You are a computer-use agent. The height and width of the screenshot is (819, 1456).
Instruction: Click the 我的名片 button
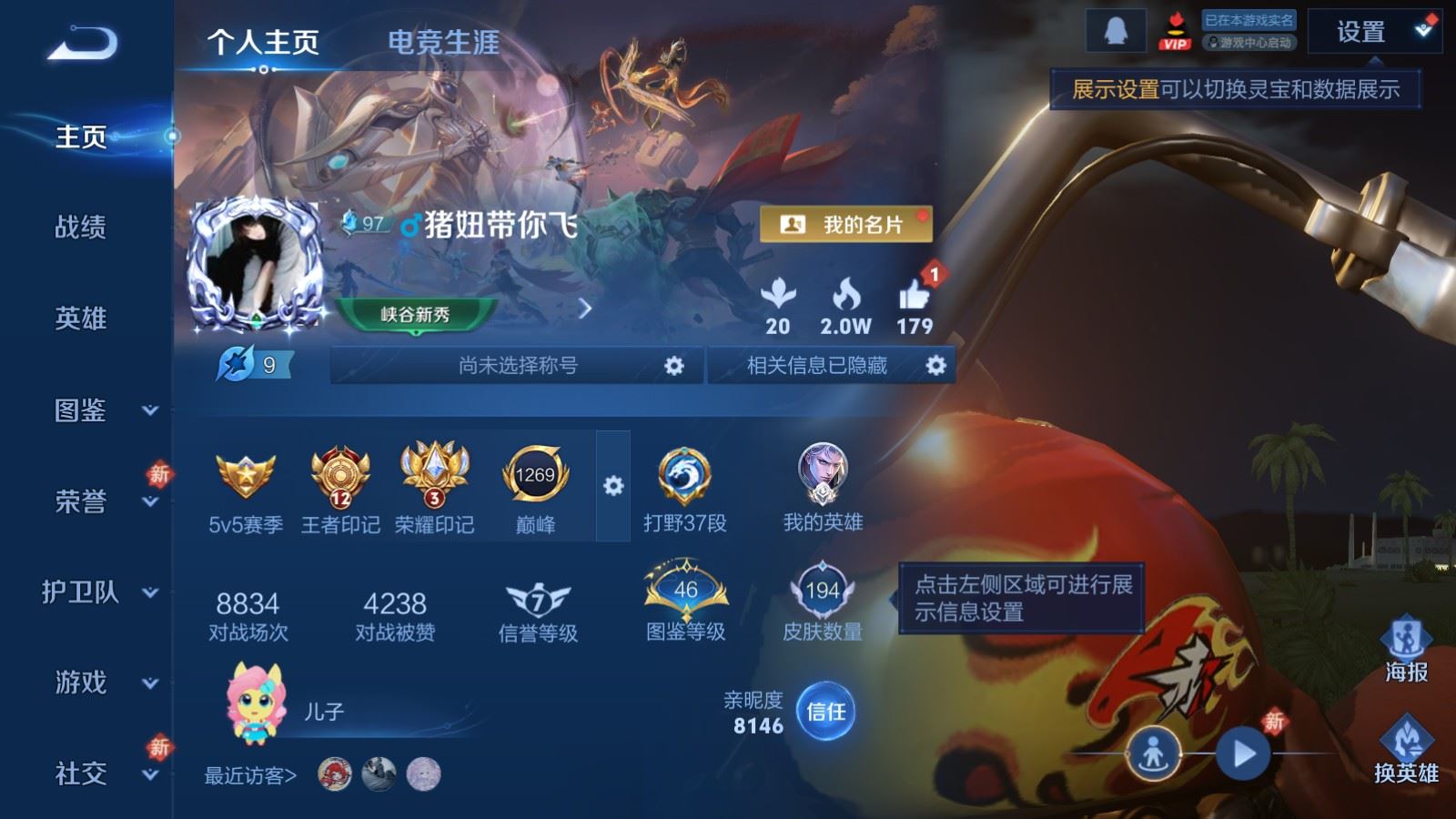pos(846,221)
